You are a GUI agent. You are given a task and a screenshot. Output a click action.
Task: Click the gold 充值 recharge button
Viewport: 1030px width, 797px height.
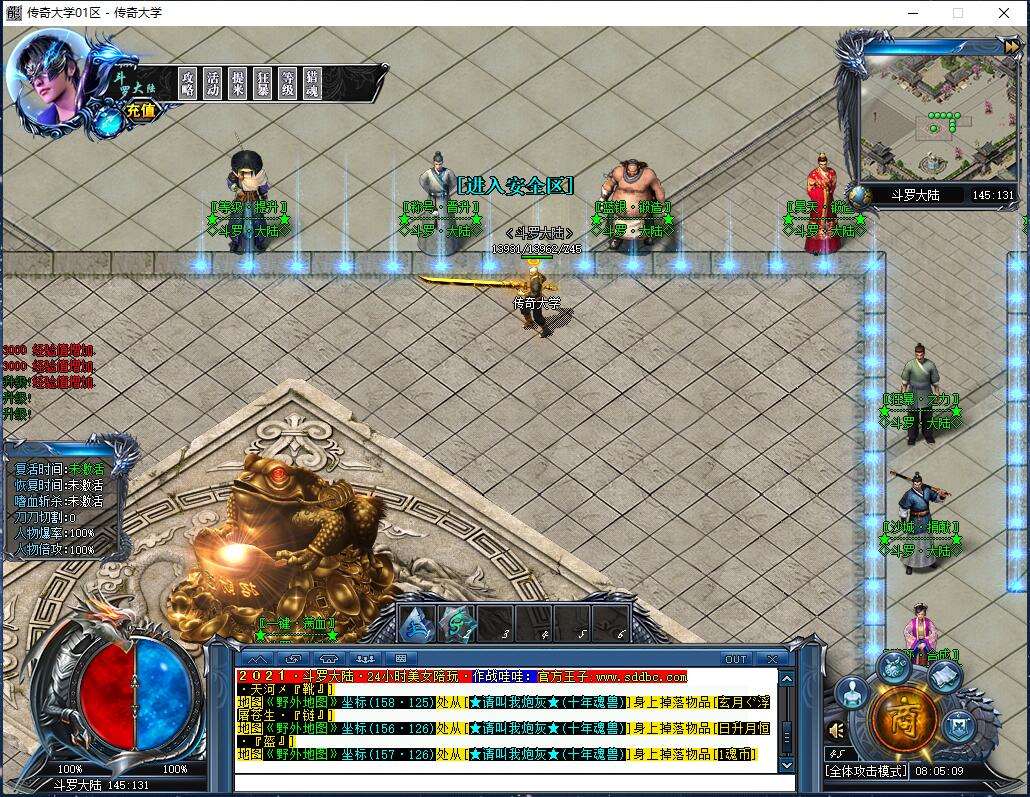[x=141, y=111]
